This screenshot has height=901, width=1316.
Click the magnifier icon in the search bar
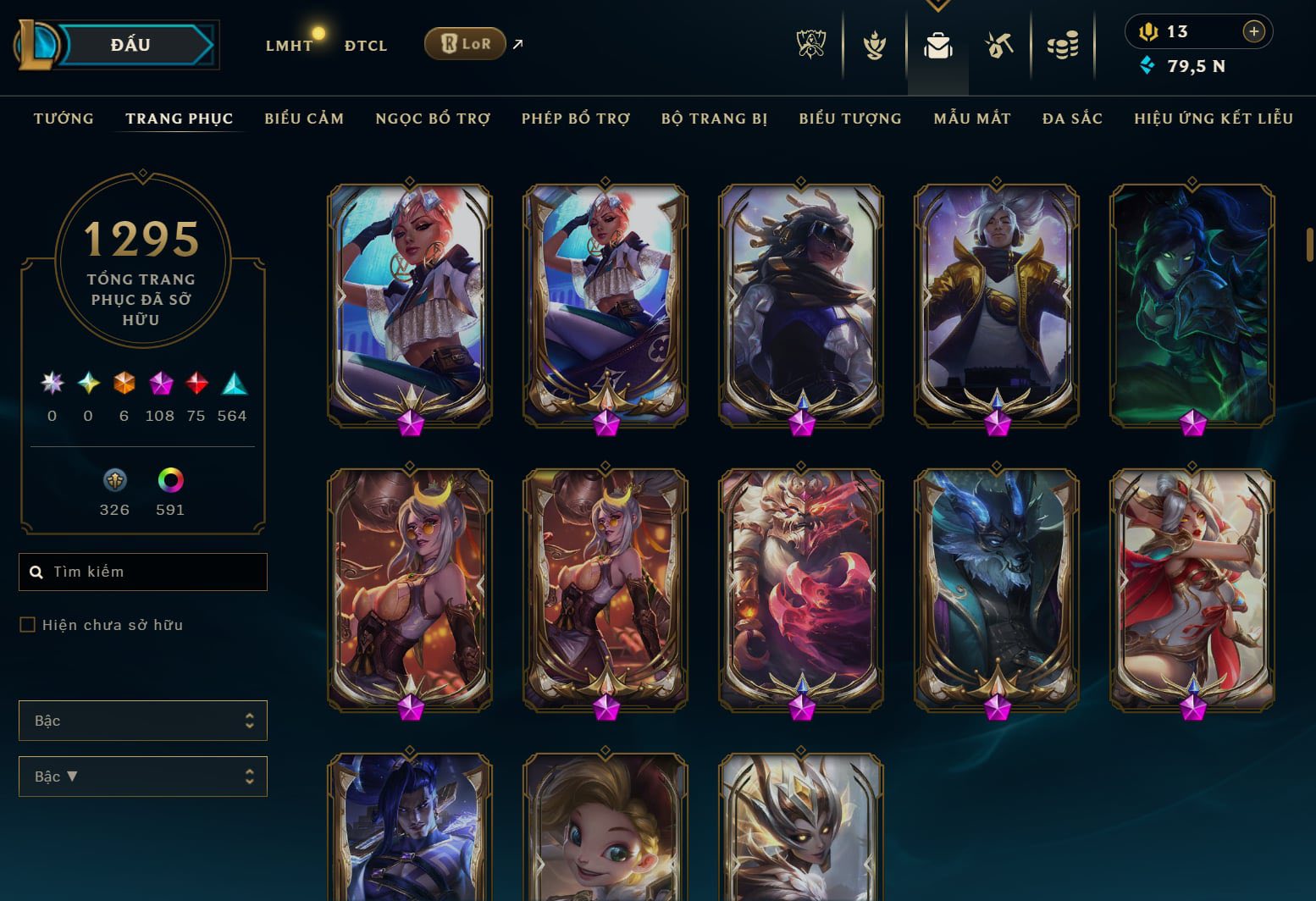click(36, 571)
